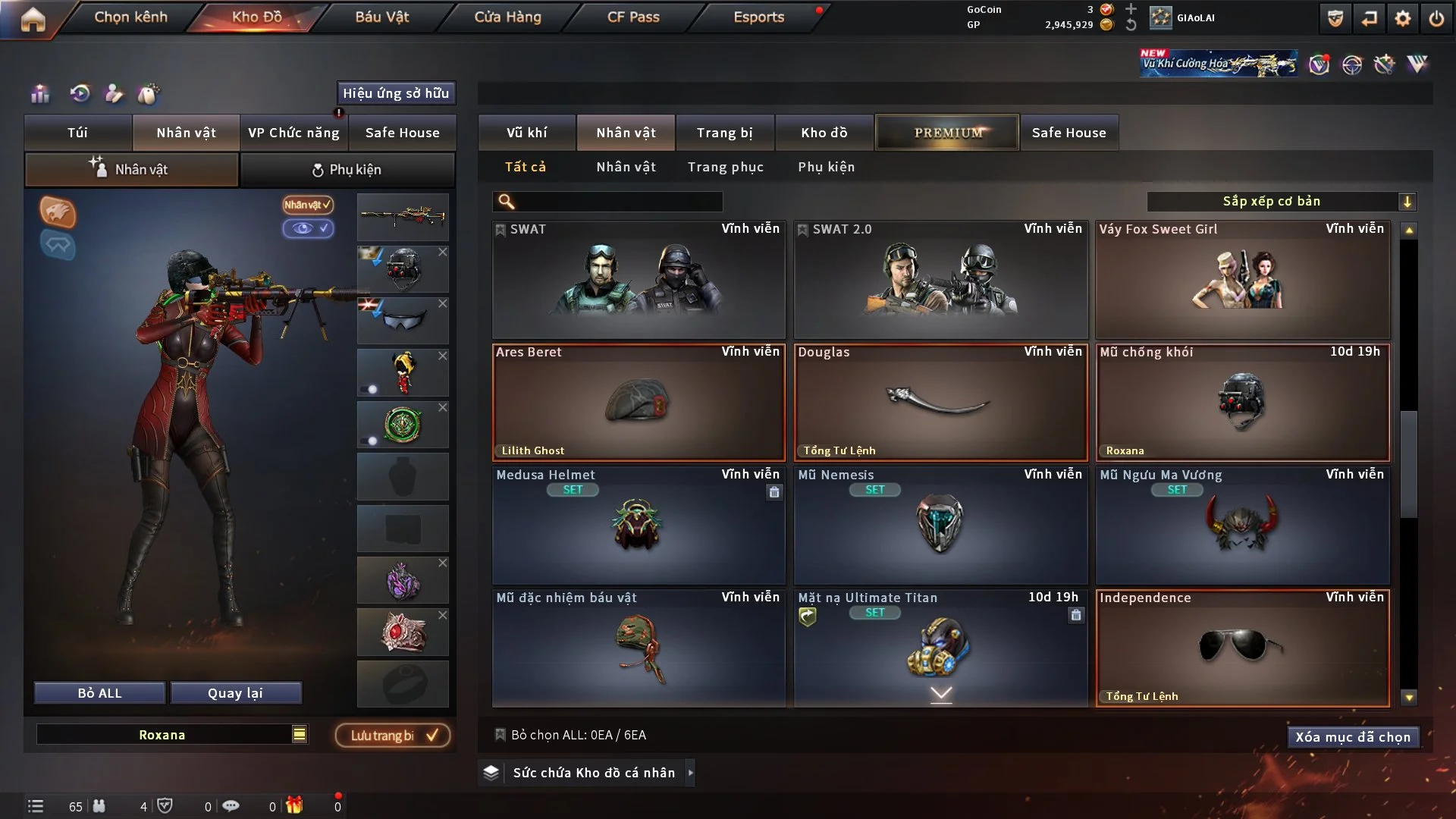The height and width of the screenshot is (819, 1456).
Task: Pick the Independence sunglasses item
Action: [1242, 648]
